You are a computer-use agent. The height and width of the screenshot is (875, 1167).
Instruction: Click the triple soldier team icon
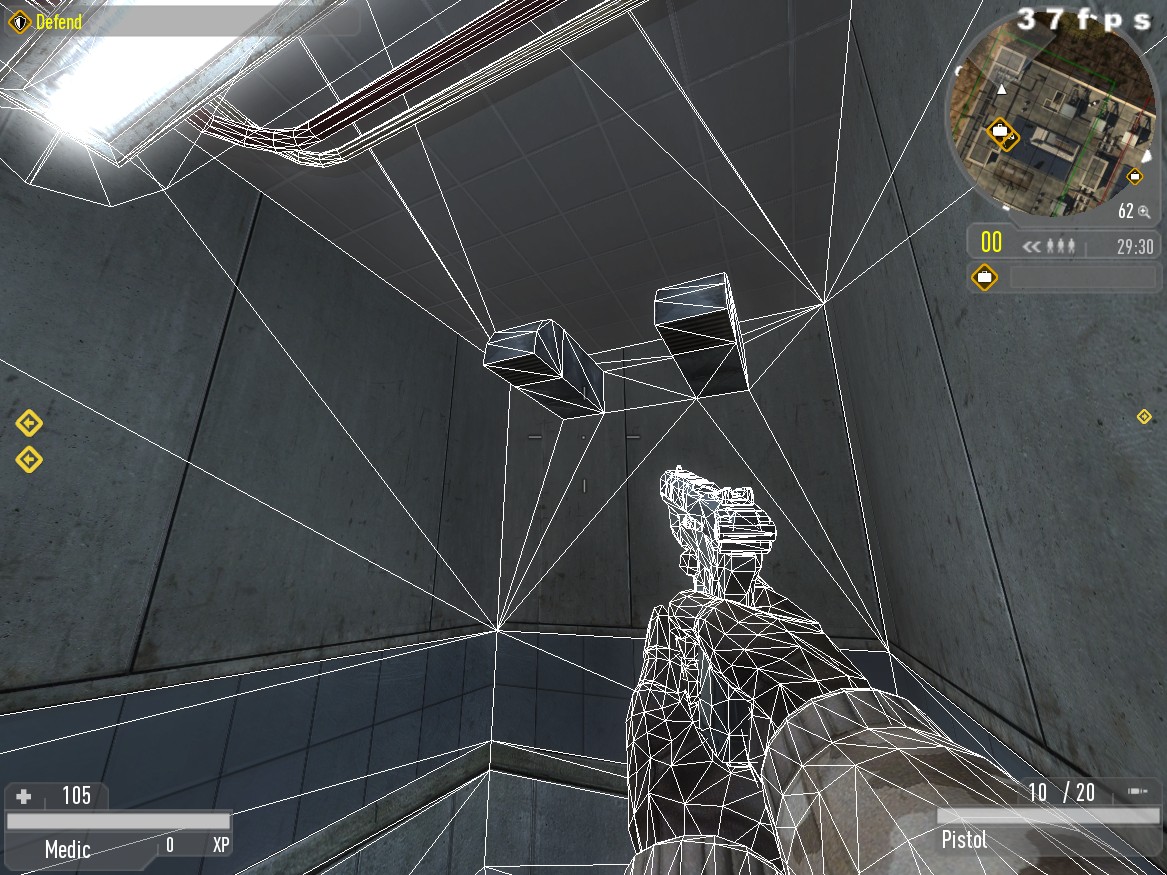point(1061,245)
